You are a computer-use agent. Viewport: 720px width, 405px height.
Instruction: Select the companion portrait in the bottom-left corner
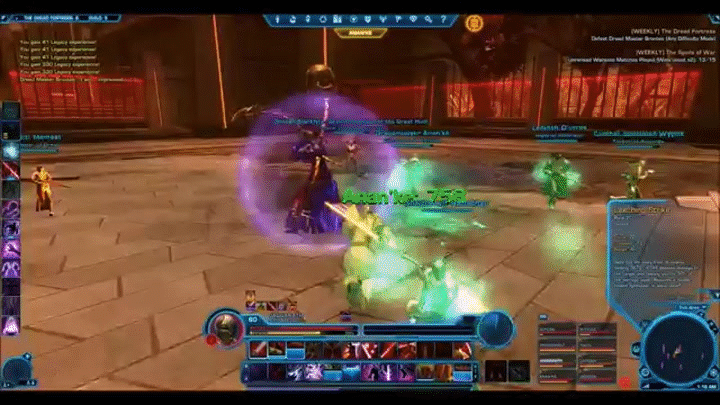point(17,370)
